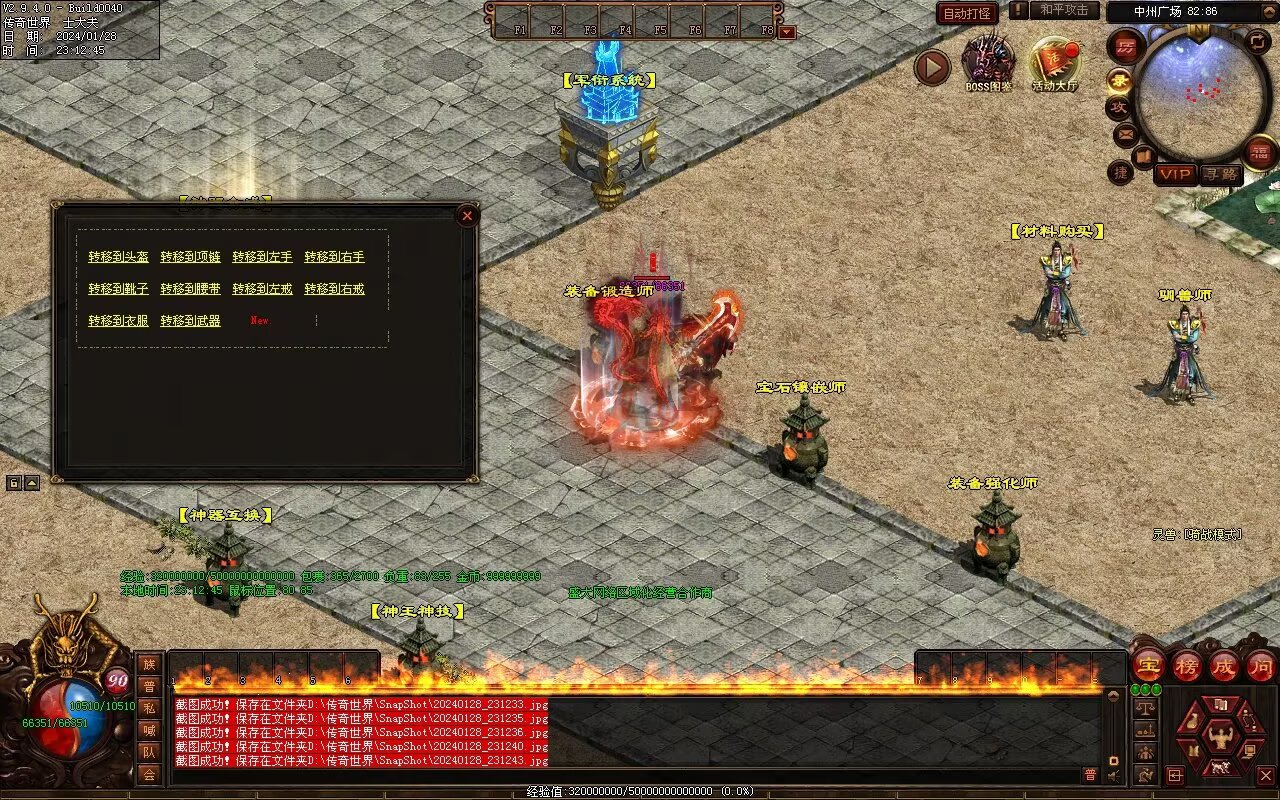Open the VIP panel

1176,174
